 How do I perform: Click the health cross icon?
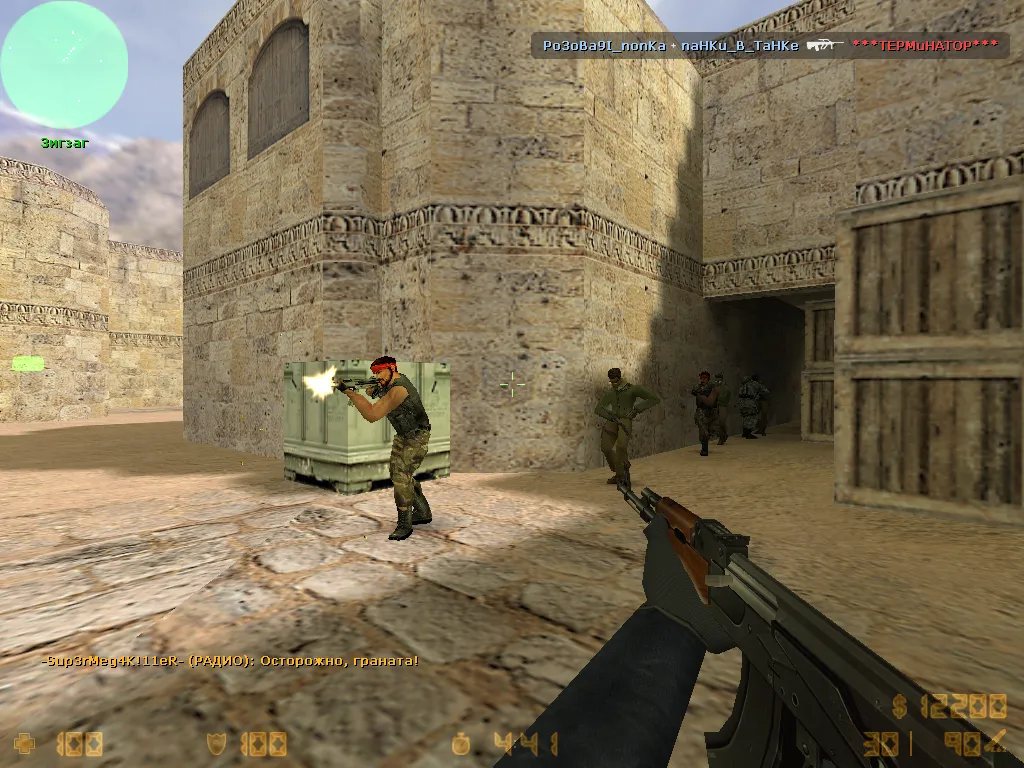[25, 744]
